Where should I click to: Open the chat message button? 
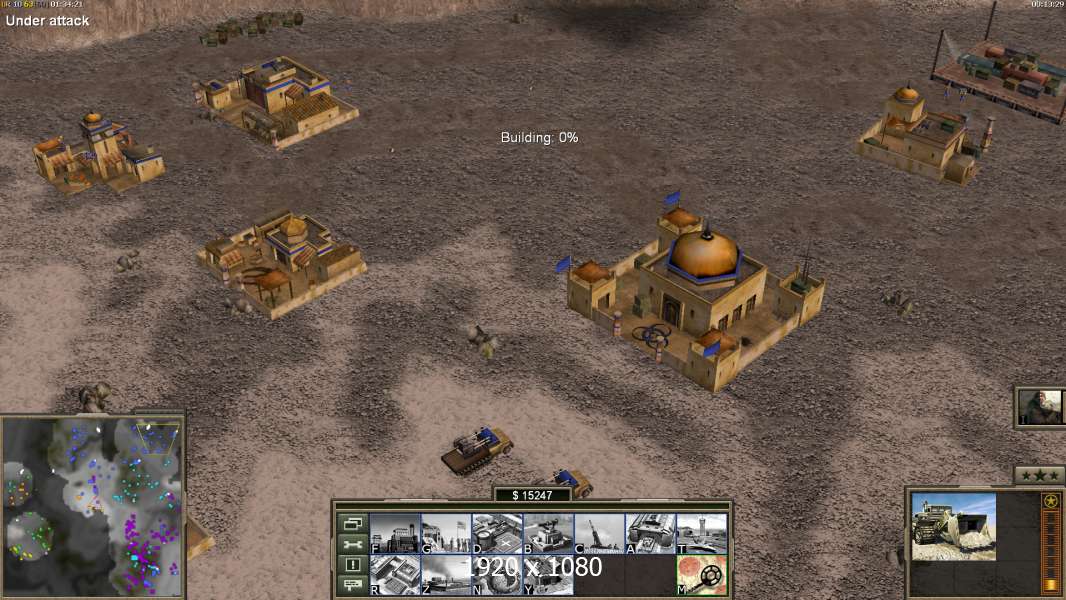click(x=352, y=585)
